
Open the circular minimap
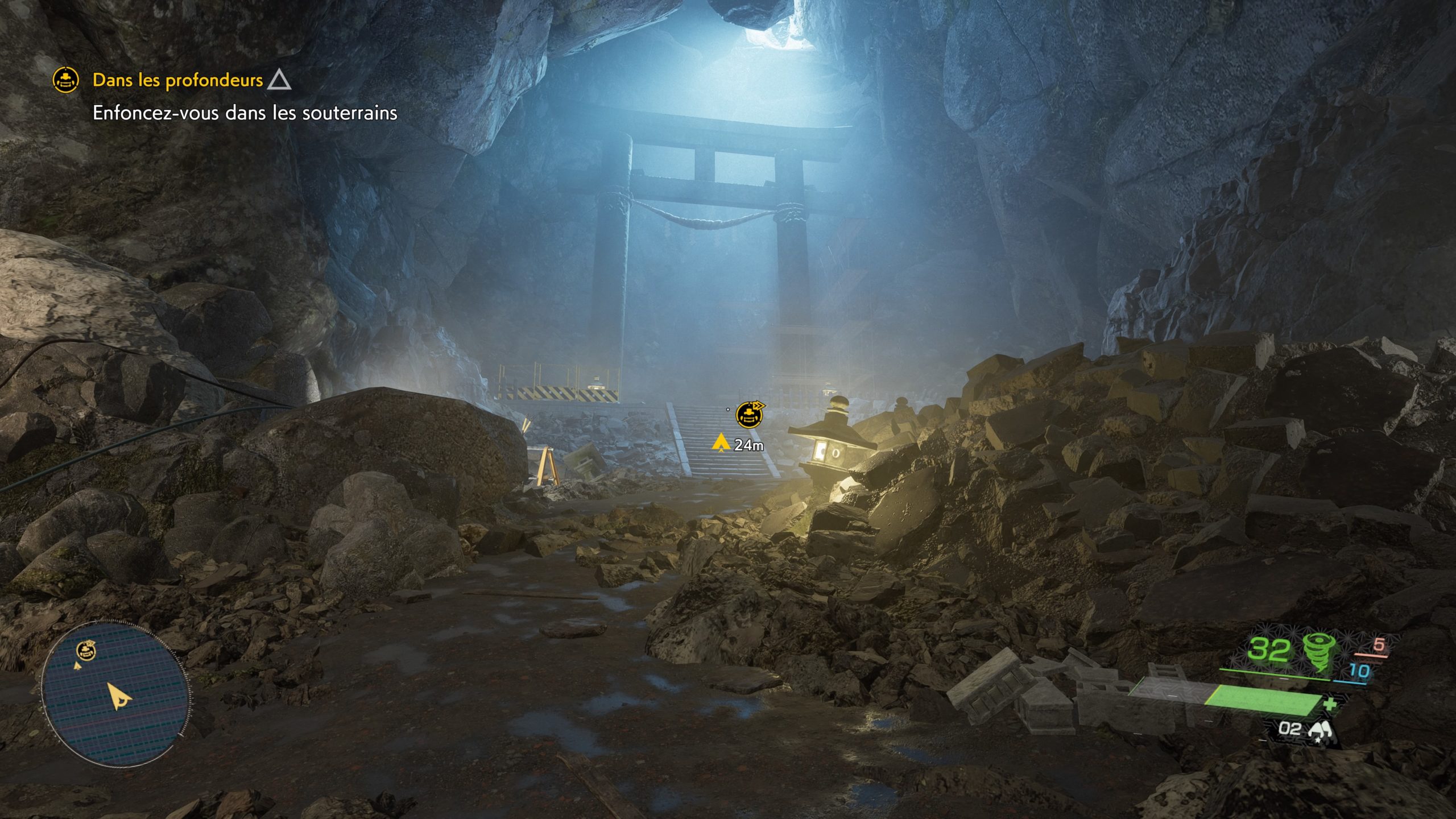point(115,695)
